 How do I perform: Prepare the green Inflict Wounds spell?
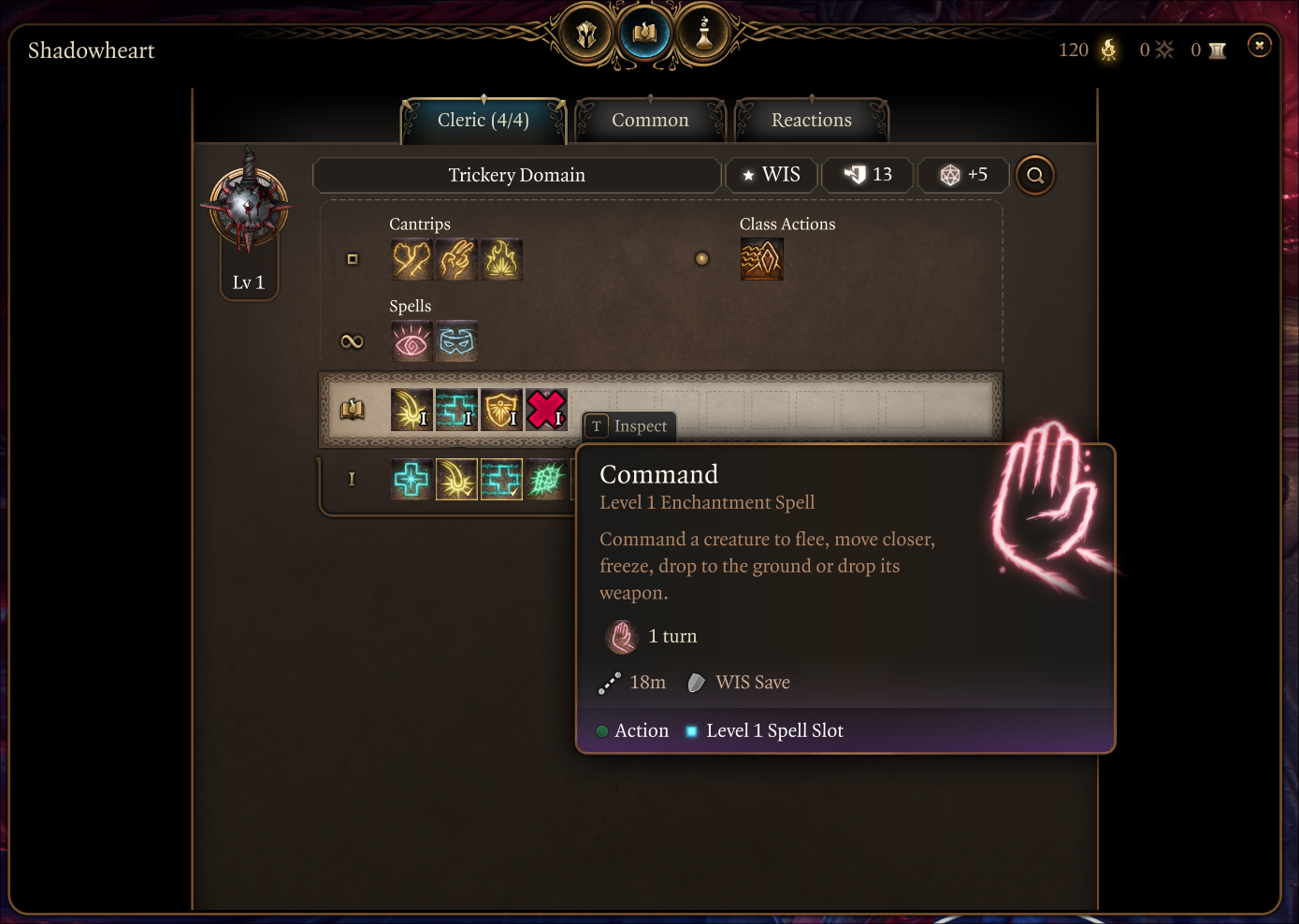[546, 480]
